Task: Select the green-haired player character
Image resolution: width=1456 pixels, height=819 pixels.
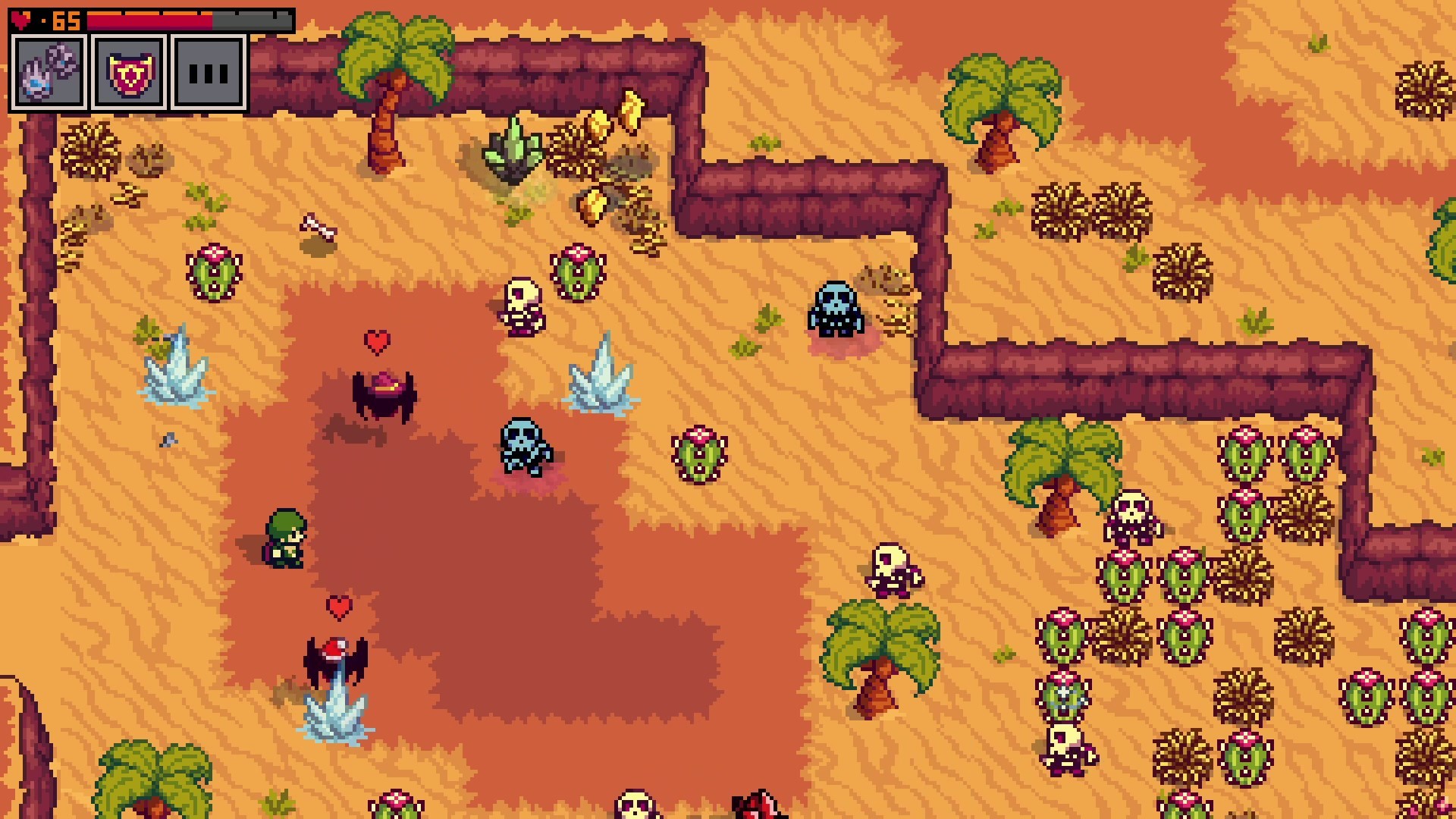Action: click(x=284, y=538)
